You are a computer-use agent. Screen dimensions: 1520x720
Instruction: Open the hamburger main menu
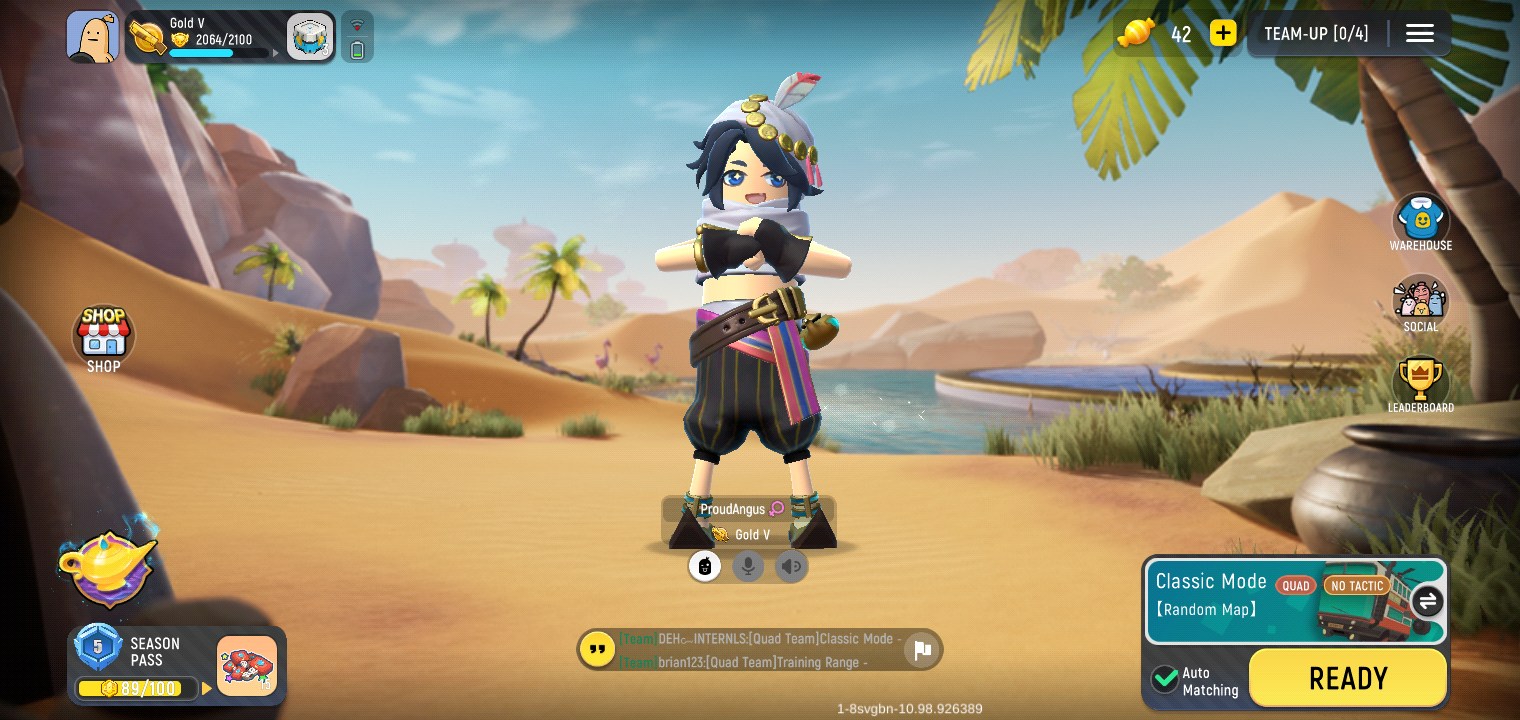click(1419, 33)
